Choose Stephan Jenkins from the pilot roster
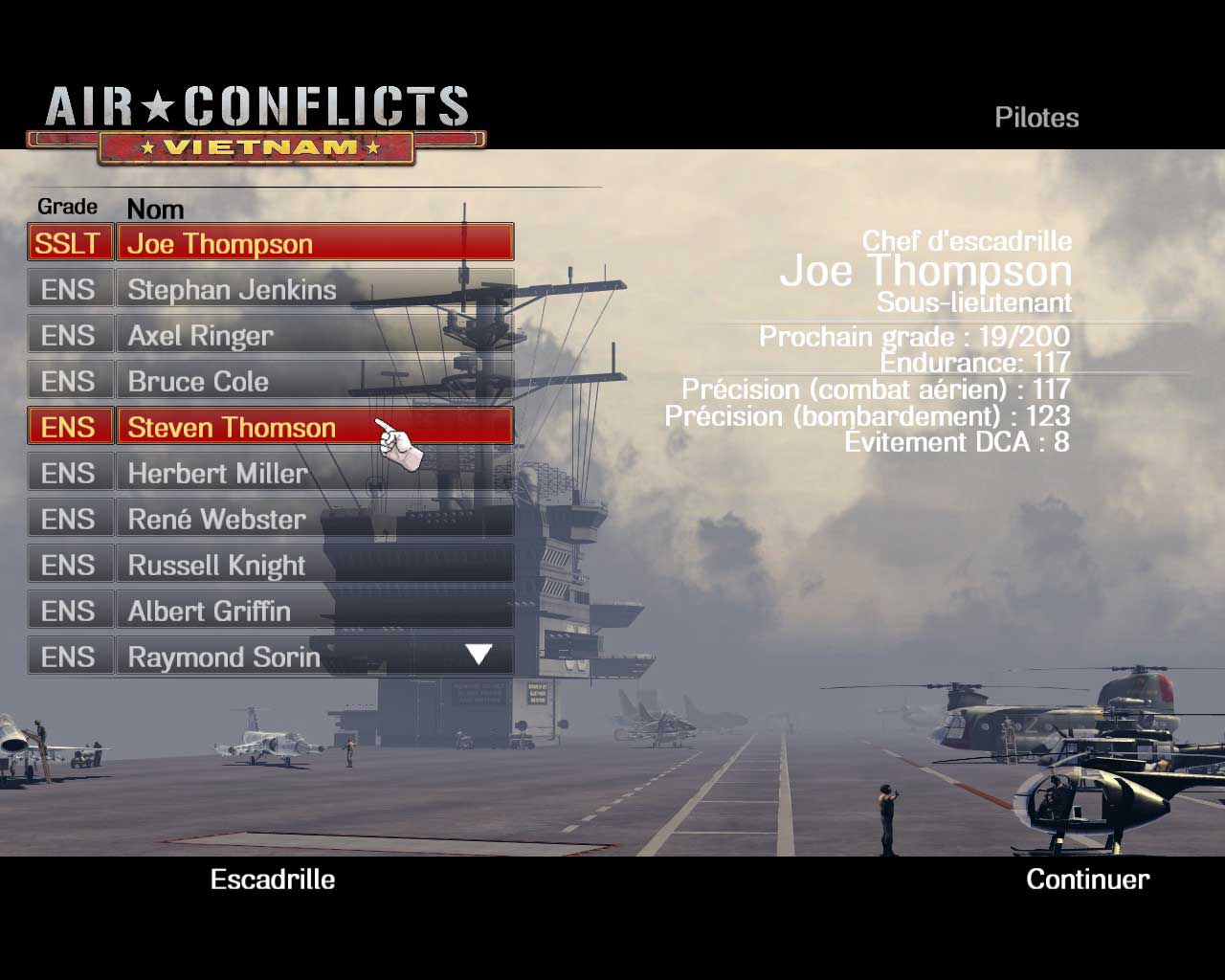 314,289
